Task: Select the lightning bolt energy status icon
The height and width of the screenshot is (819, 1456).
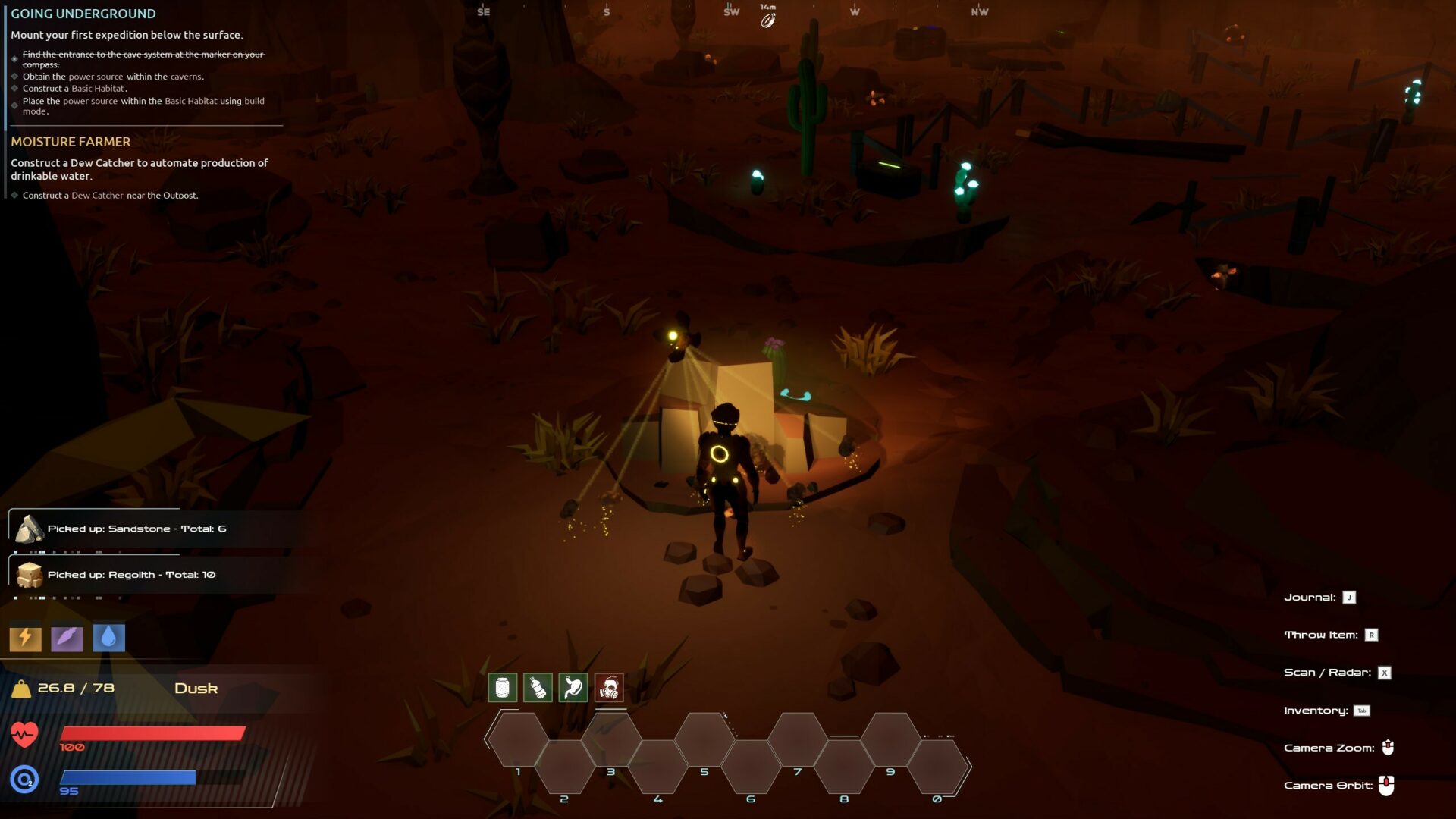Action: pyautogui.click(x=25, y=638)
